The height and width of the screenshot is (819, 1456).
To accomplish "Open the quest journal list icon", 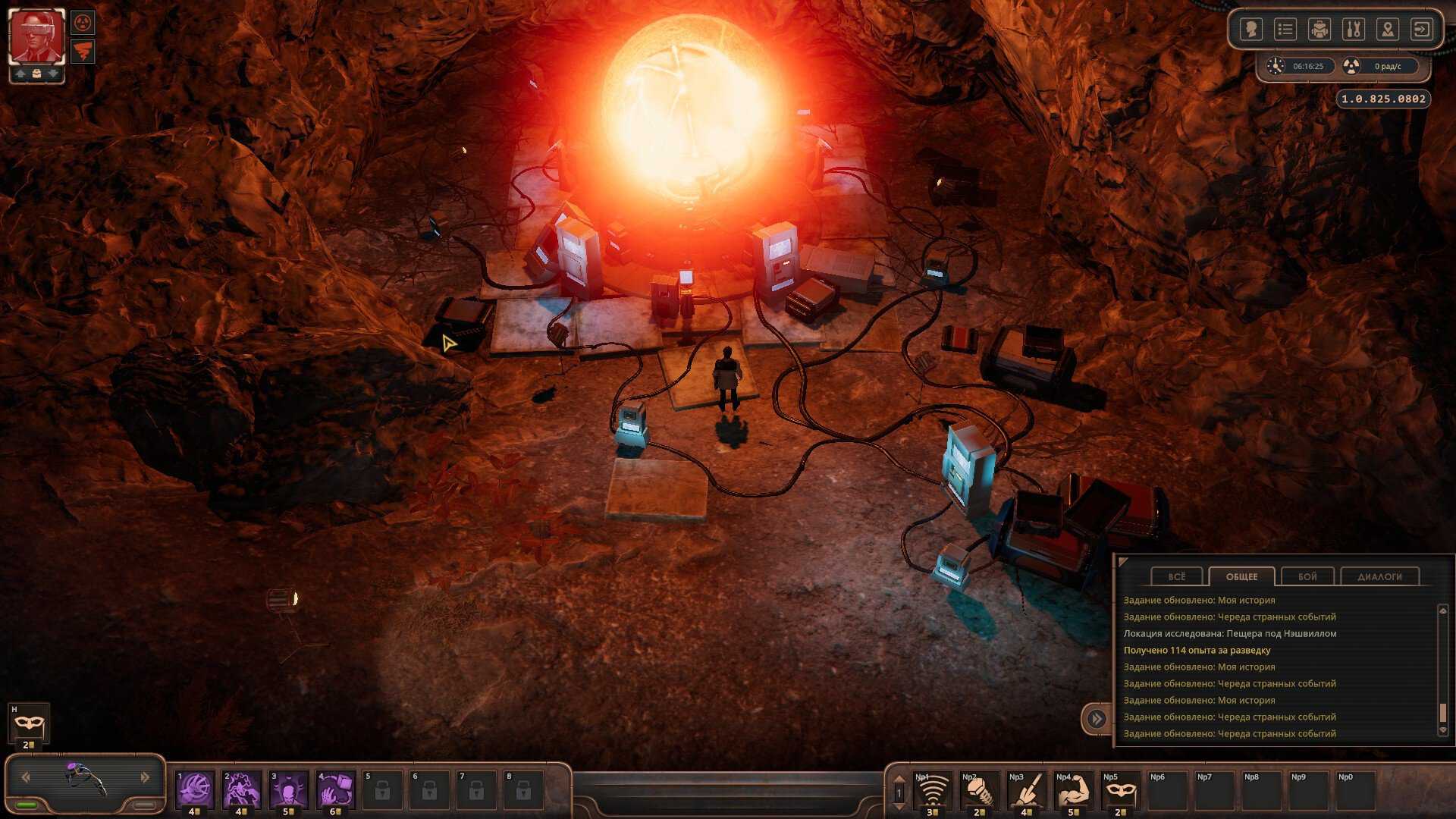I will 1285,30.
